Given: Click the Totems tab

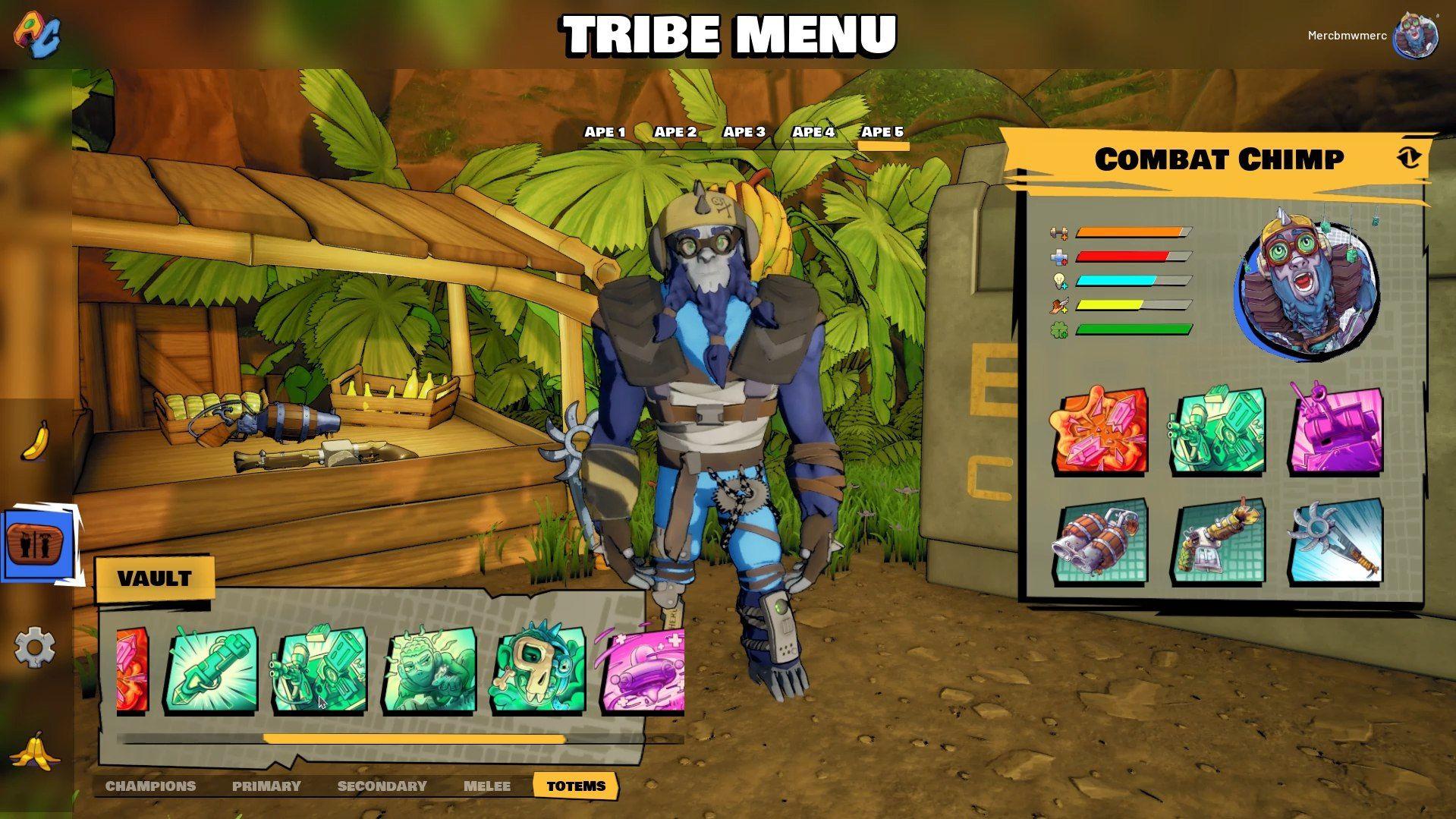Looking at the screenshot, I should click(x=576, y=786).
